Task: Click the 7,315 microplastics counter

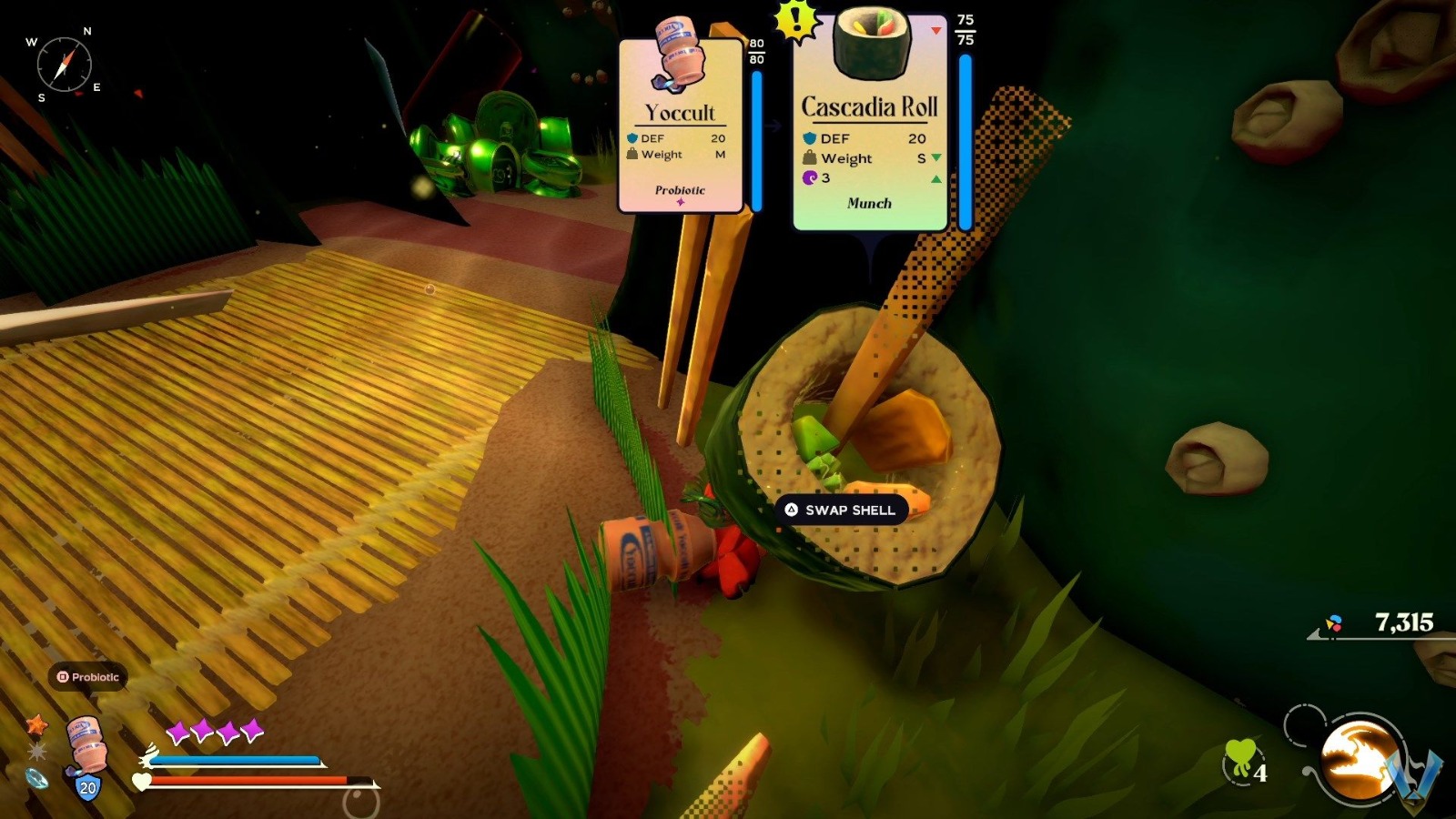Action: pos(1403,622)
